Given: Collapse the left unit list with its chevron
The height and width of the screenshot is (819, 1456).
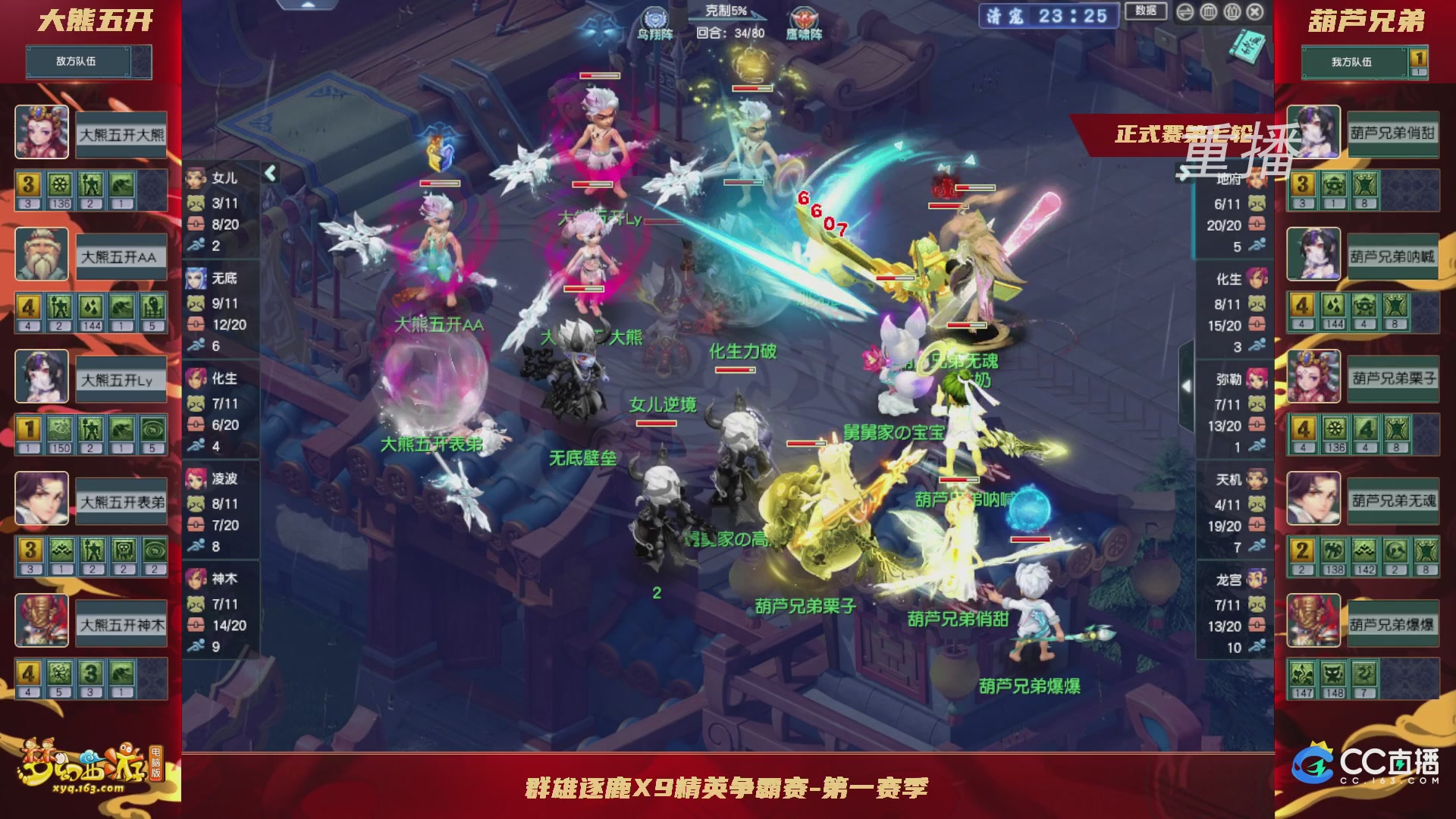Looking at the screenshot, I should click(270, 173).
